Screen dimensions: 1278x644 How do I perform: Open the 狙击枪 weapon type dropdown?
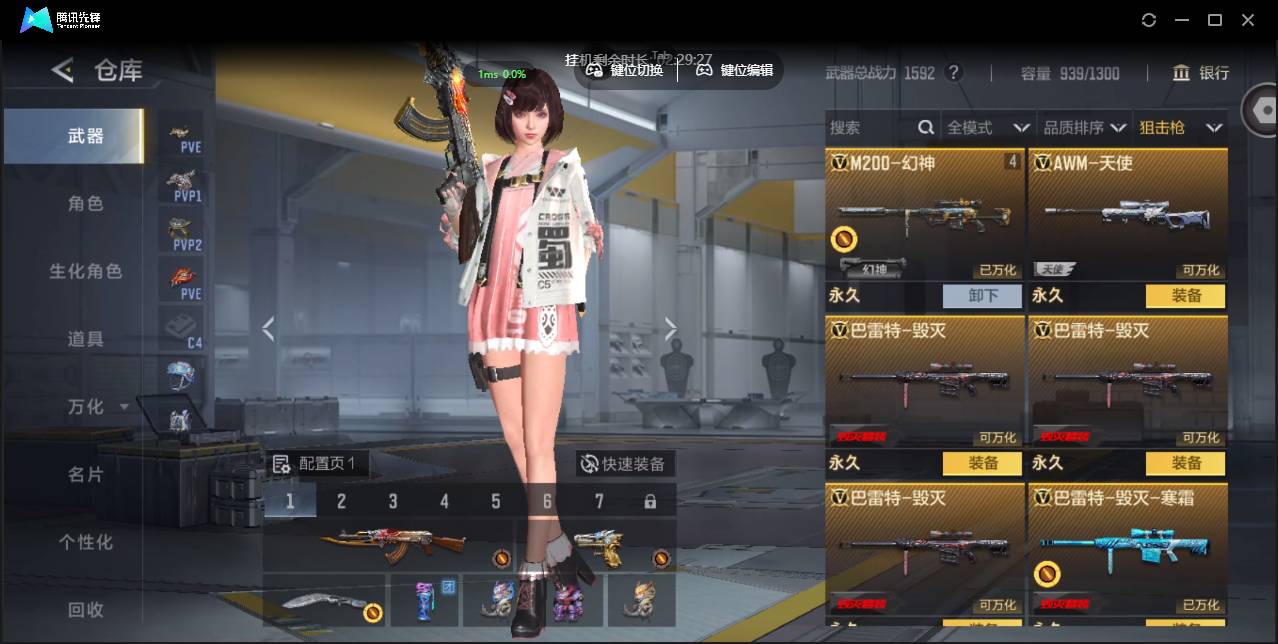pyautogui.click(x=1180, y=127)
